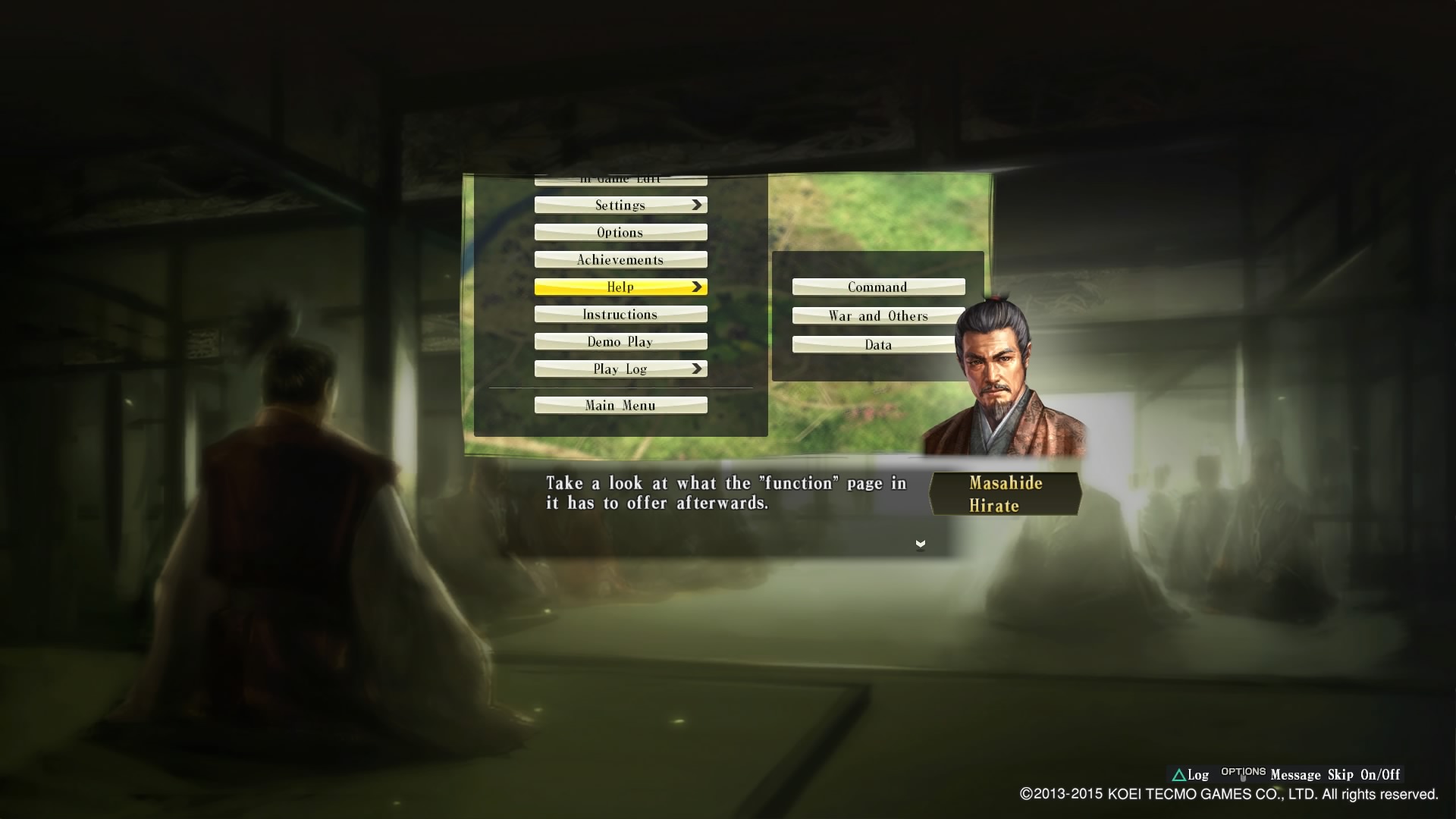
Task: Select the War and Others help topic
Action: pyautogui.click(x=877, y=315)
